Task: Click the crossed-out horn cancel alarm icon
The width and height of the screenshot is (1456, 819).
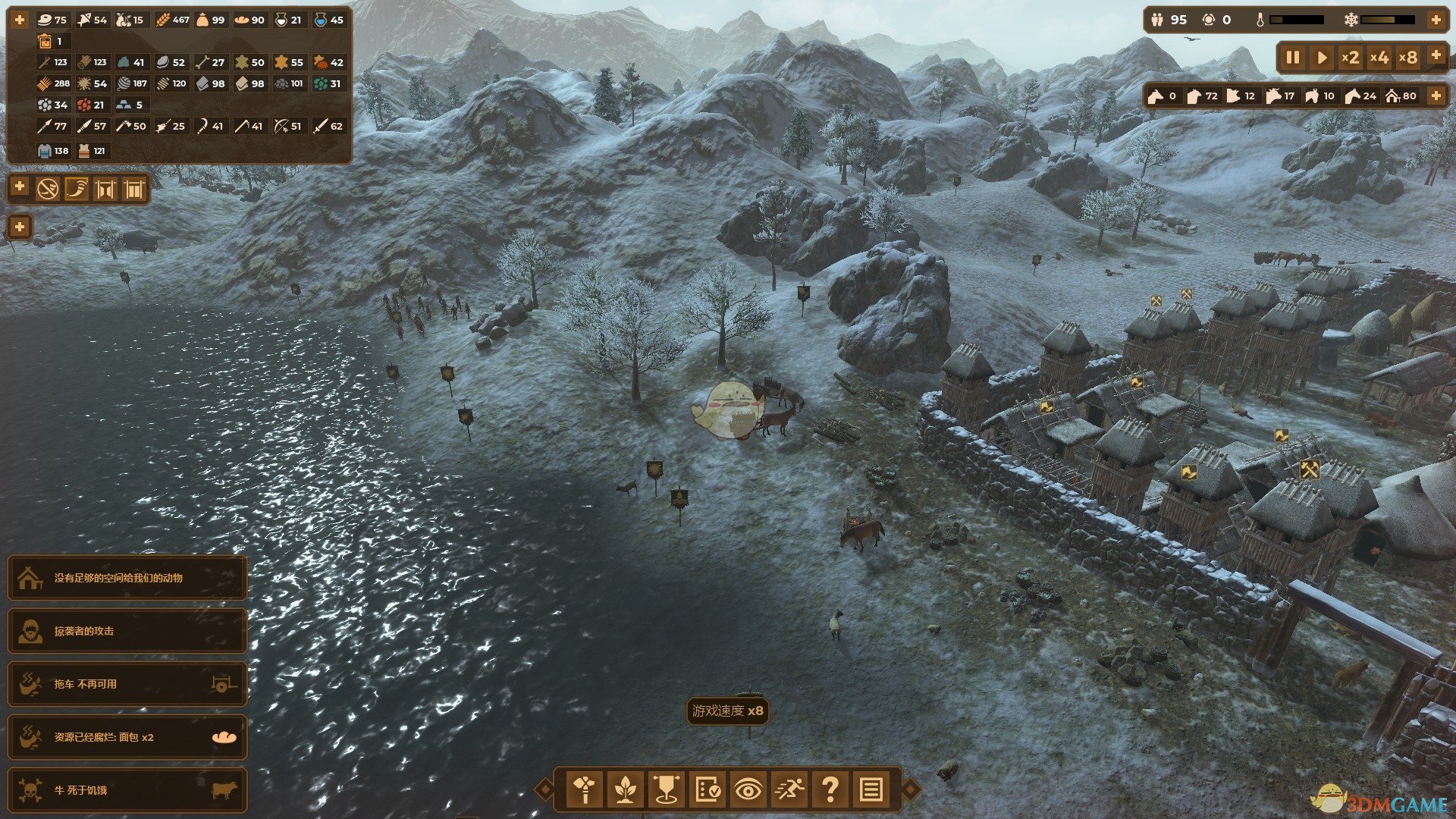Action: pos(48,188)
